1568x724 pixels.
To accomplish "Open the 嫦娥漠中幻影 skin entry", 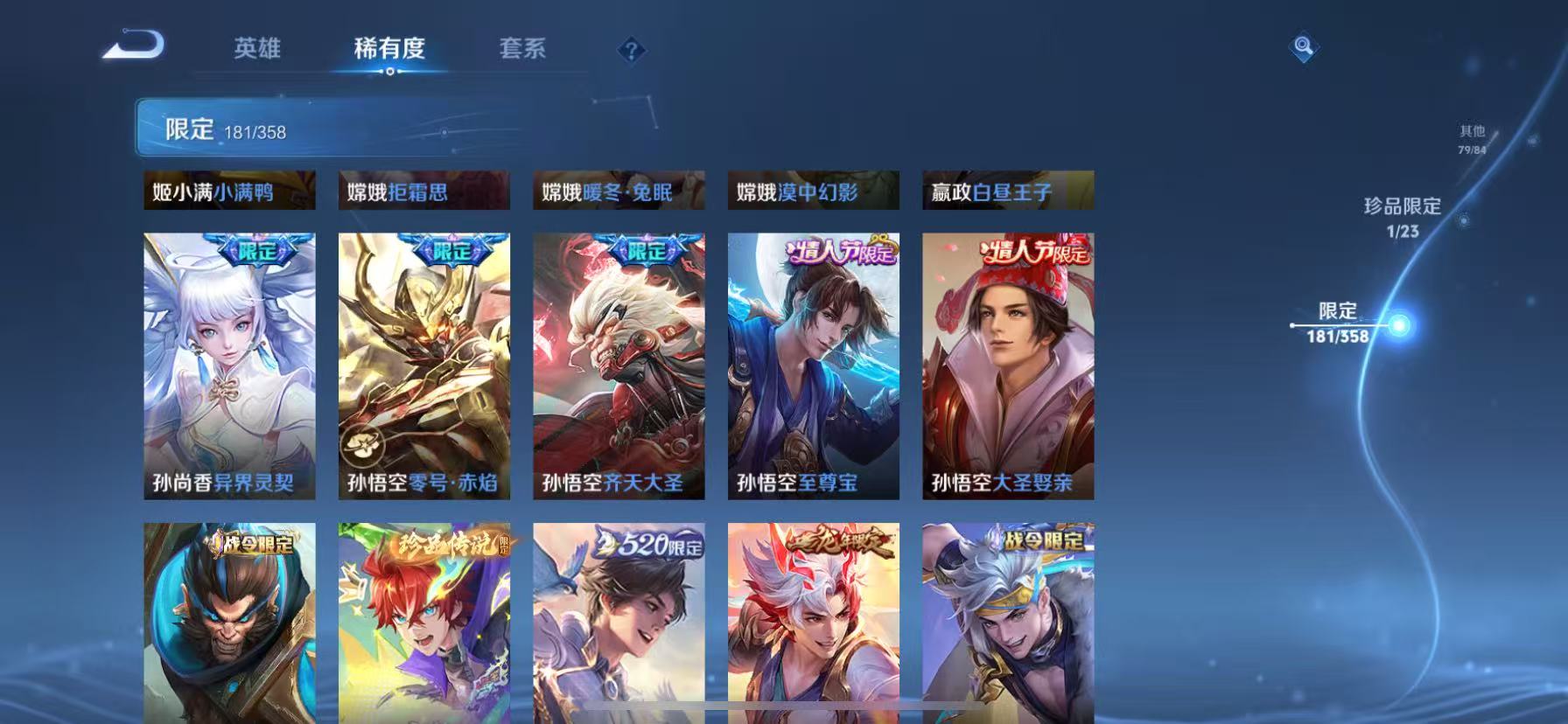I will pyautogui.click(x=813, y=191).
